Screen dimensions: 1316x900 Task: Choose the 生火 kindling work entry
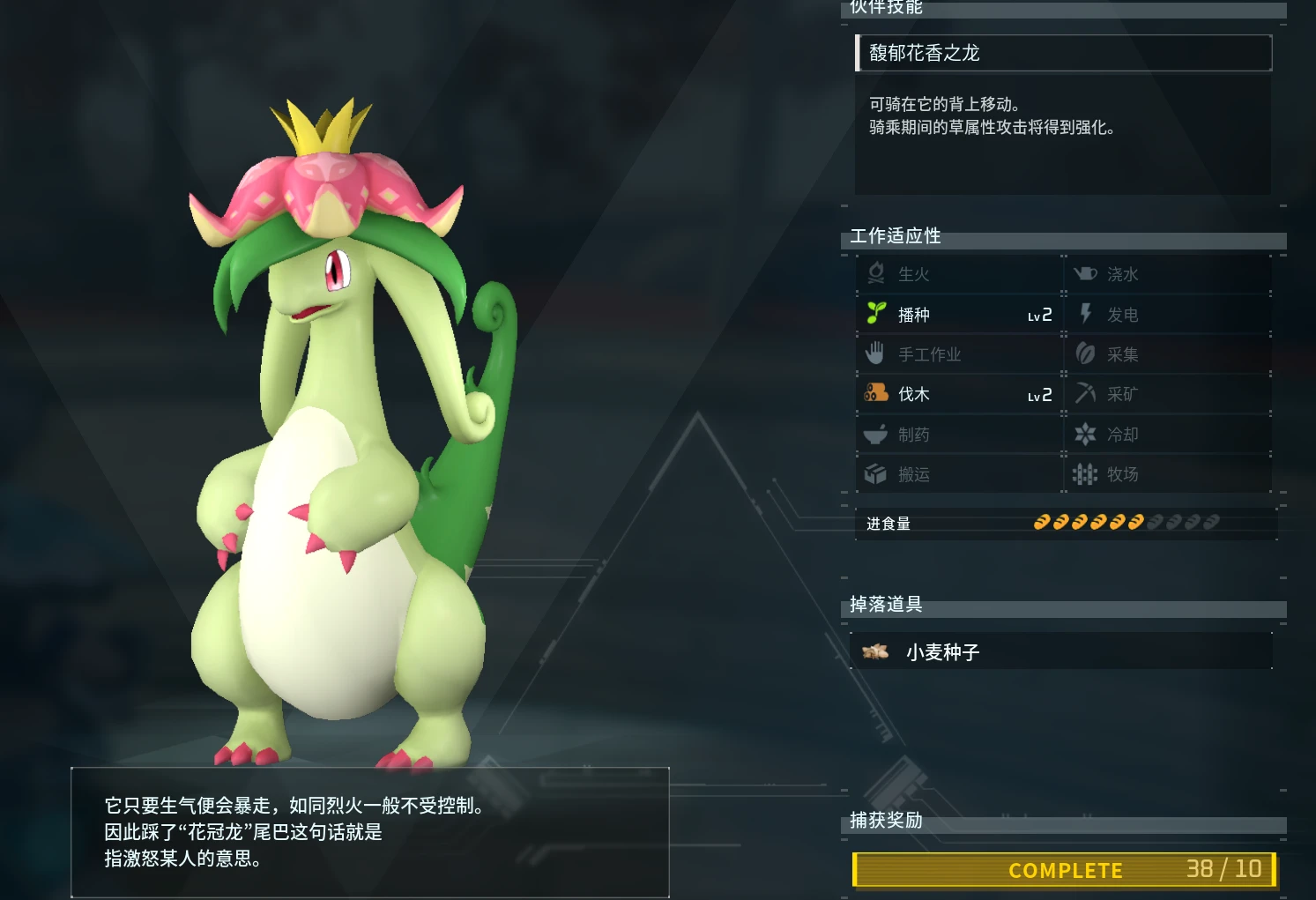pos(959,274)
